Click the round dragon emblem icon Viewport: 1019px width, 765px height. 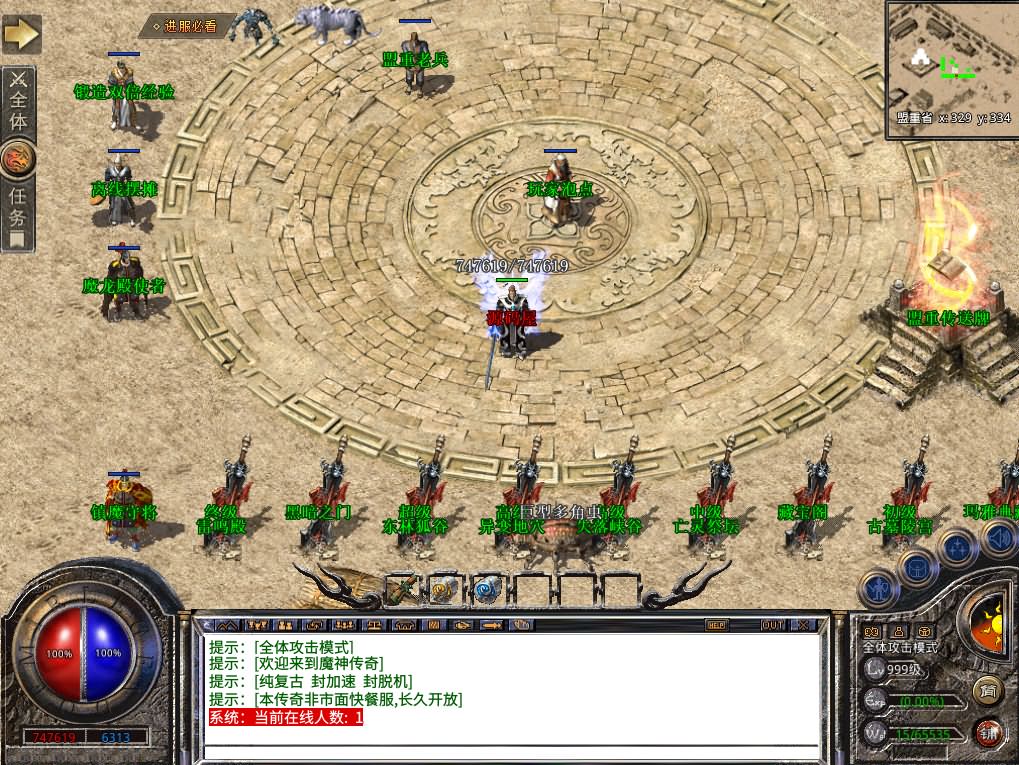point(19,158)
